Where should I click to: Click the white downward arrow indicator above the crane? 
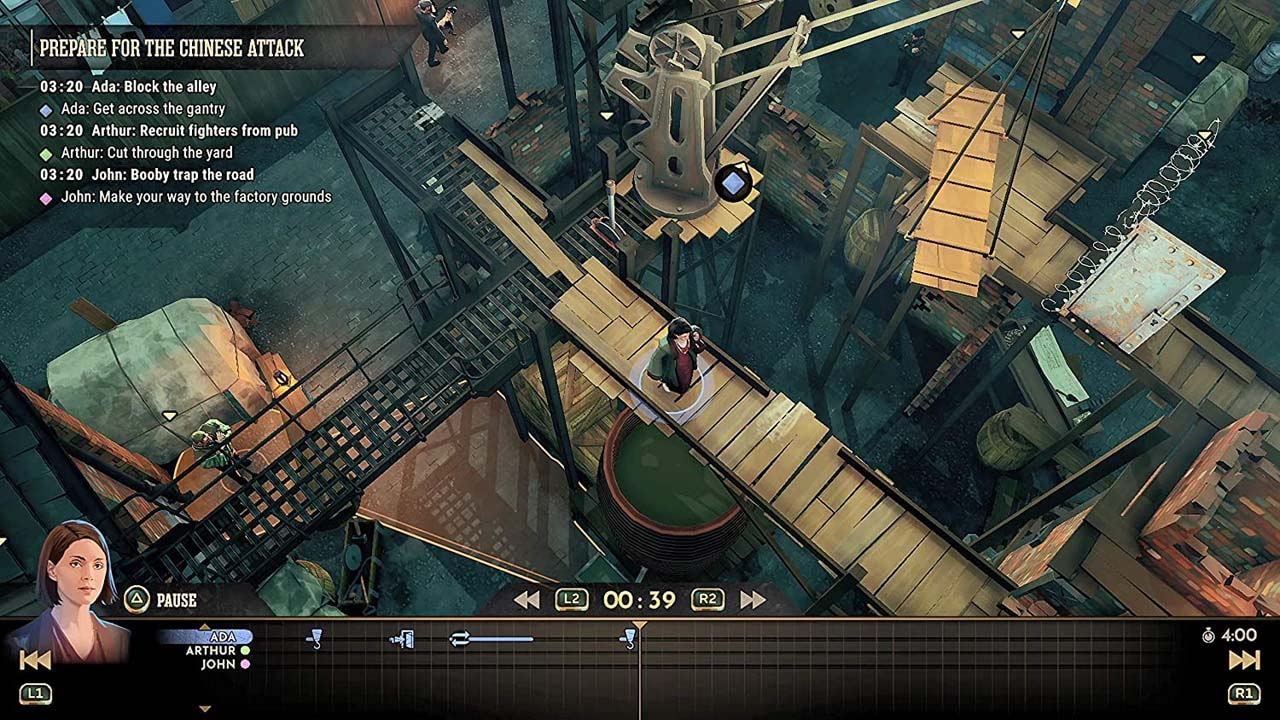pos(606,114)
